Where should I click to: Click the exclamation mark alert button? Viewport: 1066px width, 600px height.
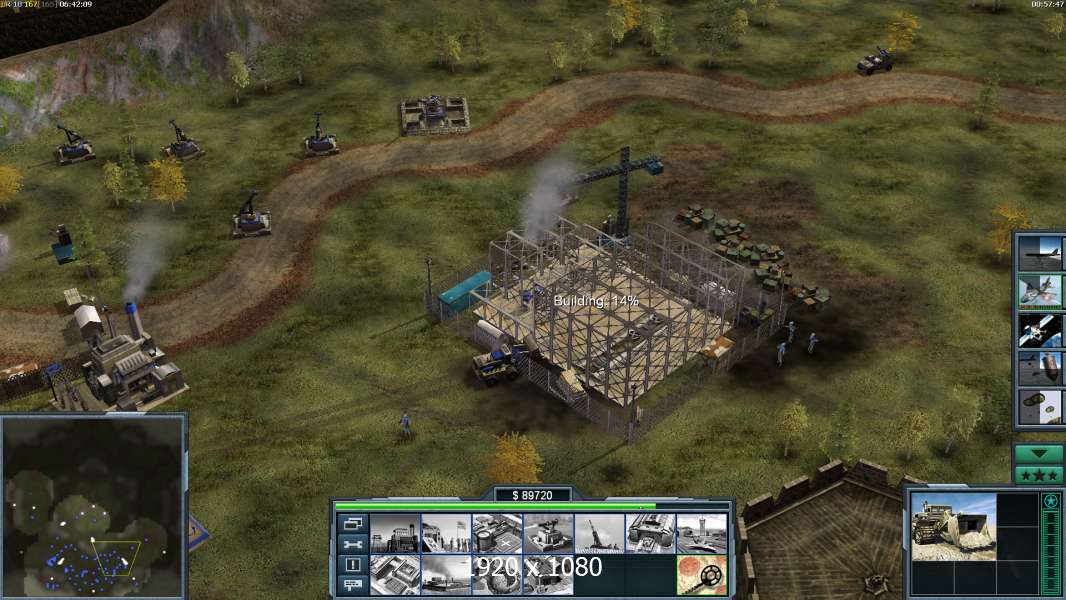click(351, 565)
